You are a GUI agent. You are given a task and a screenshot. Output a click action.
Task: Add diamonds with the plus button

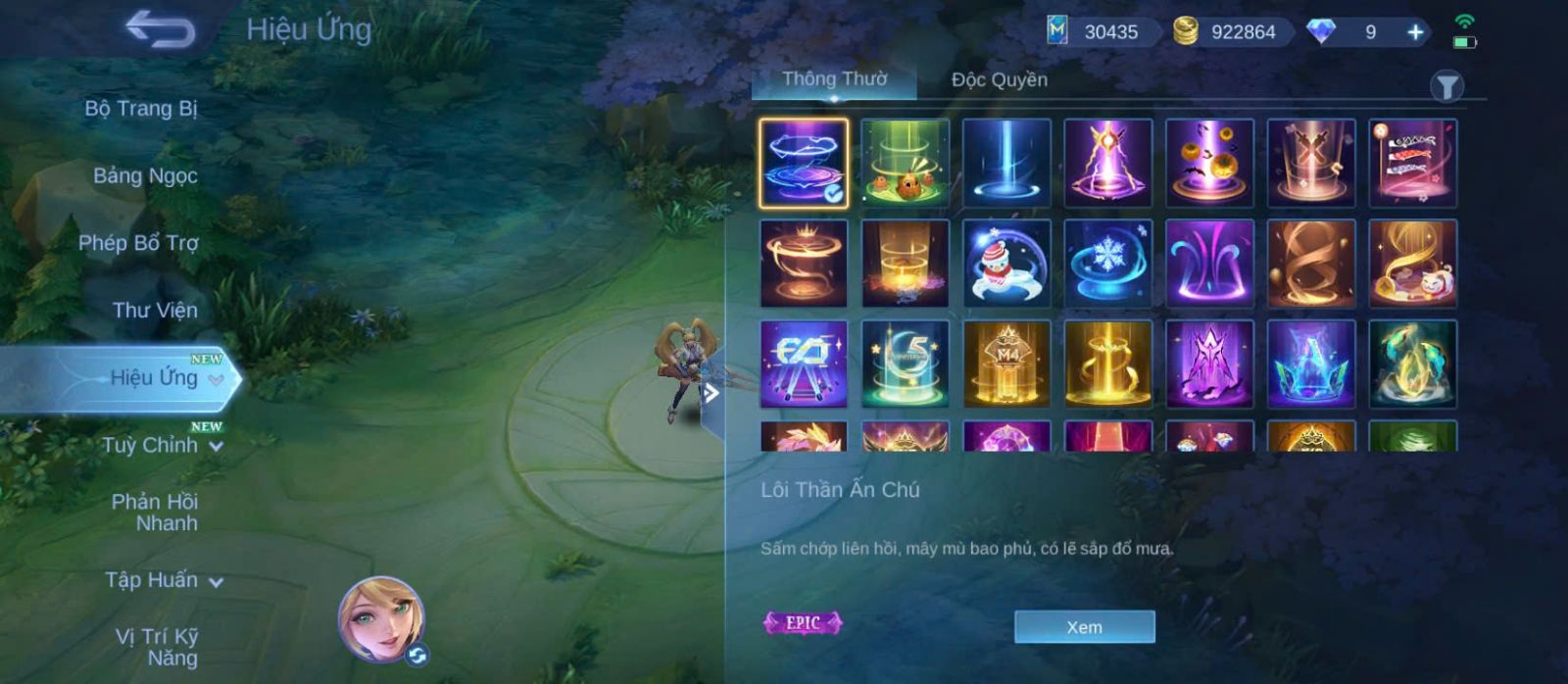(1415, 32)
